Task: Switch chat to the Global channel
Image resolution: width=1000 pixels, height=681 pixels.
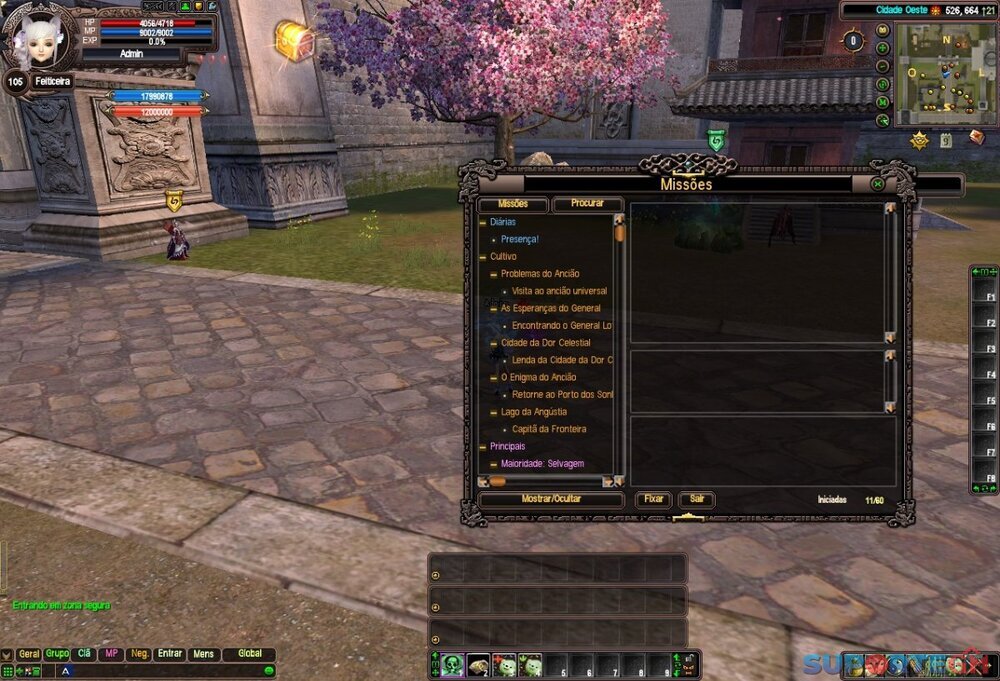Action: [249, 654]
